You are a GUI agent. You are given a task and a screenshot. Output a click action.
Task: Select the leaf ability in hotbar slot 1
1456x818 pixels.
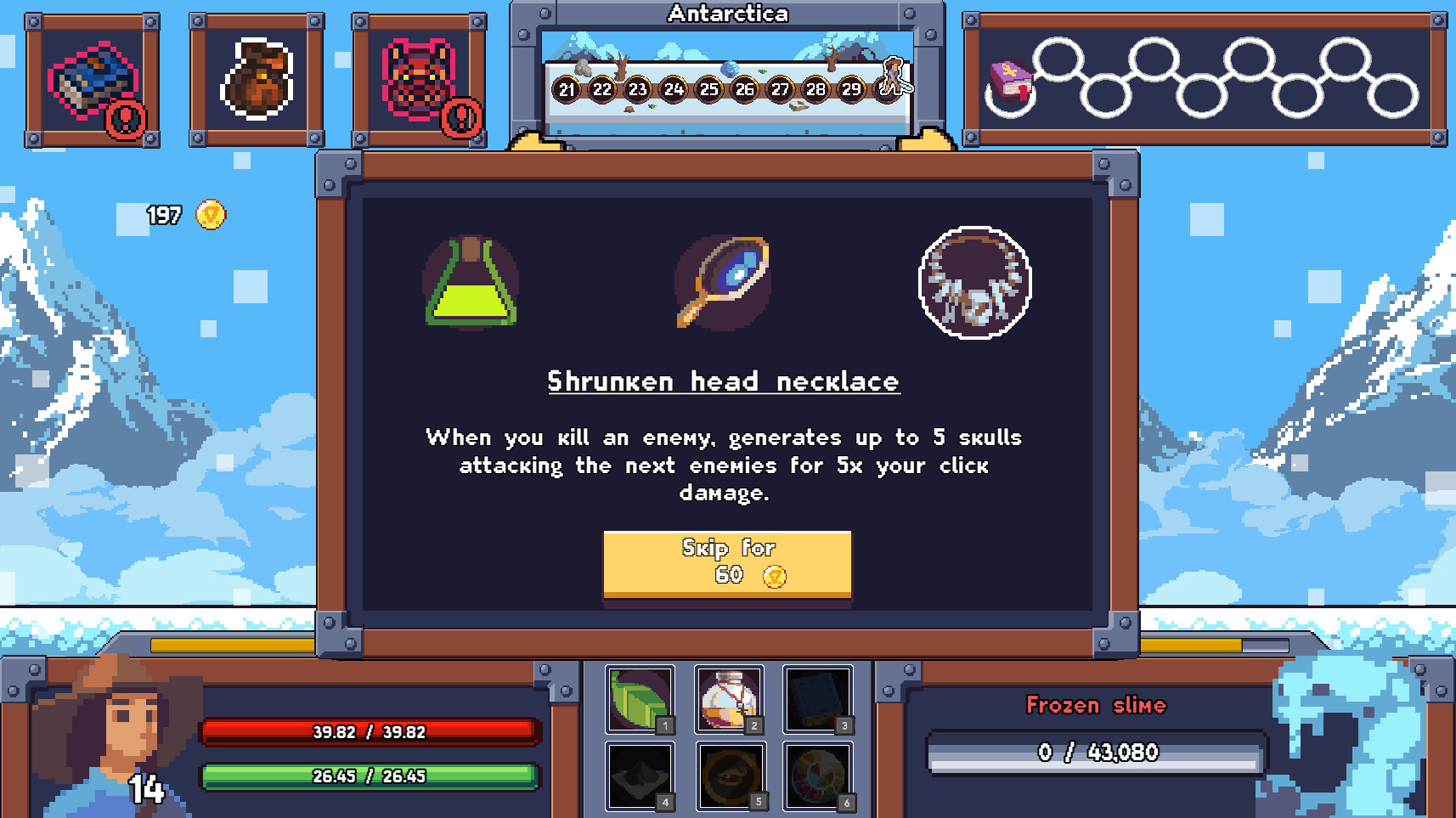pos(638,698)
